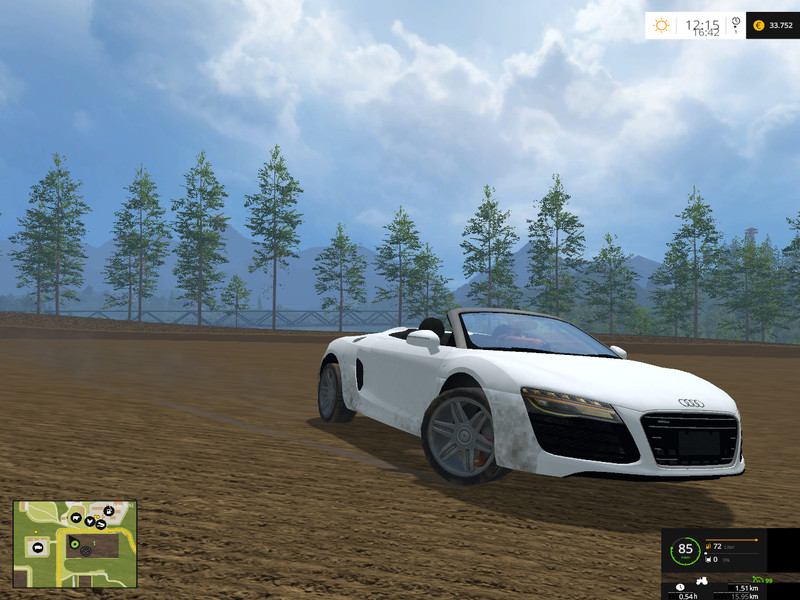Choose the fuel station marker on the minimap
The width and height of the screenshot is (800, 600).
coord(108,510)
